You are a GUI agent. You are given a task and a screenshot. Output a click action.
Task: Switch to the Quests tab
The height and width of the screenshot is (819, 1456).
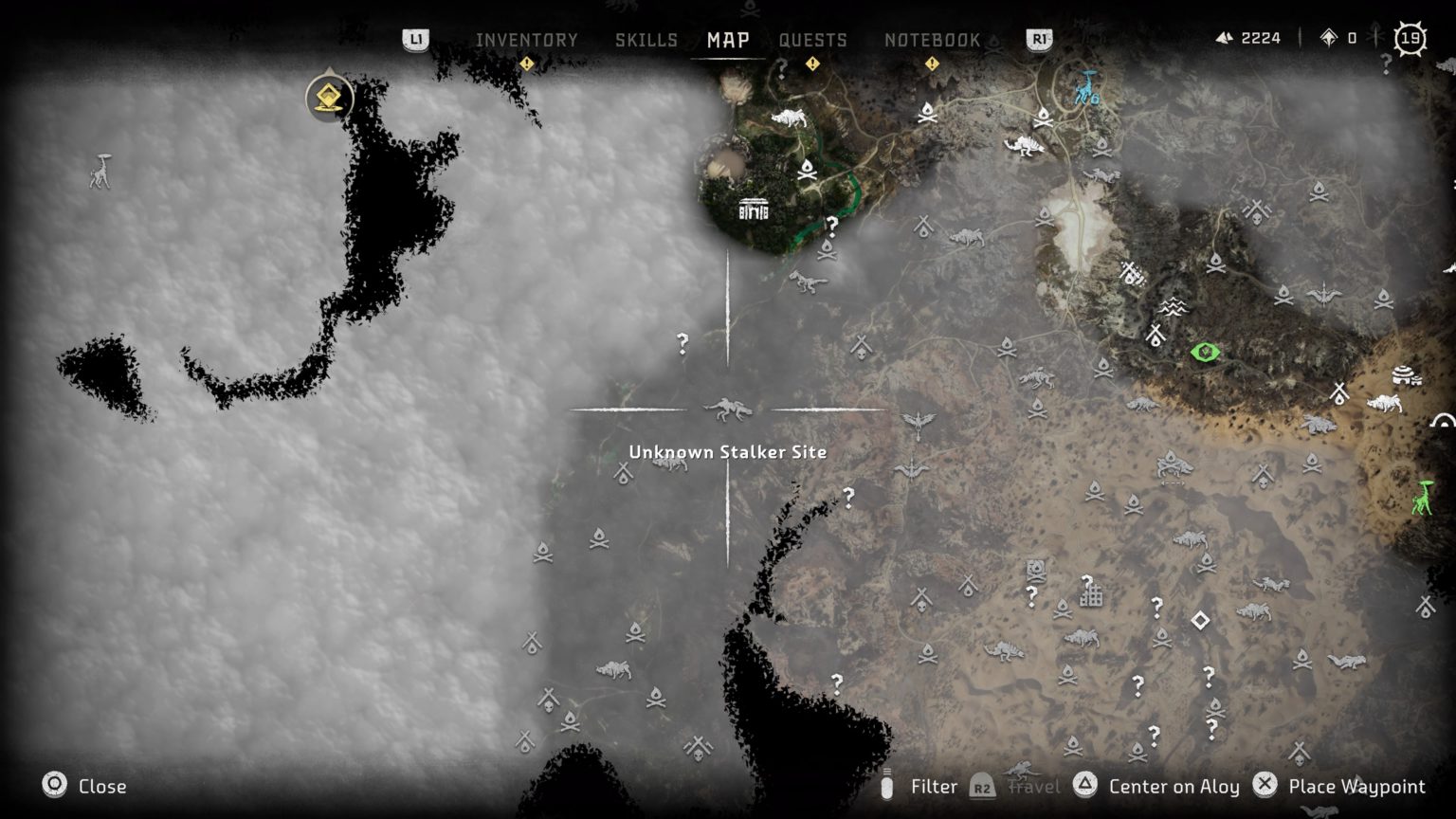(812, 40)
